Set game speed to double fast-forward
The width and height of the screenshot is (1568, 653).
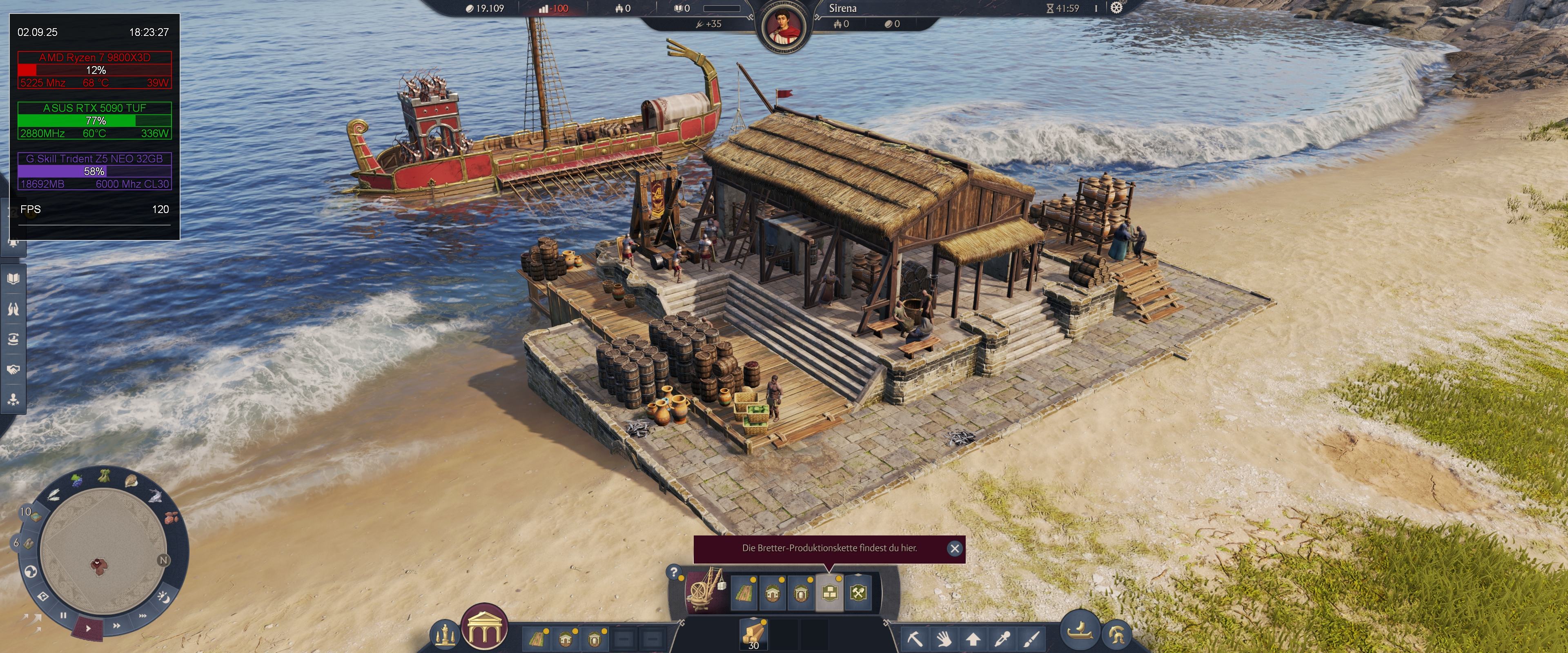tap(116, 625)
